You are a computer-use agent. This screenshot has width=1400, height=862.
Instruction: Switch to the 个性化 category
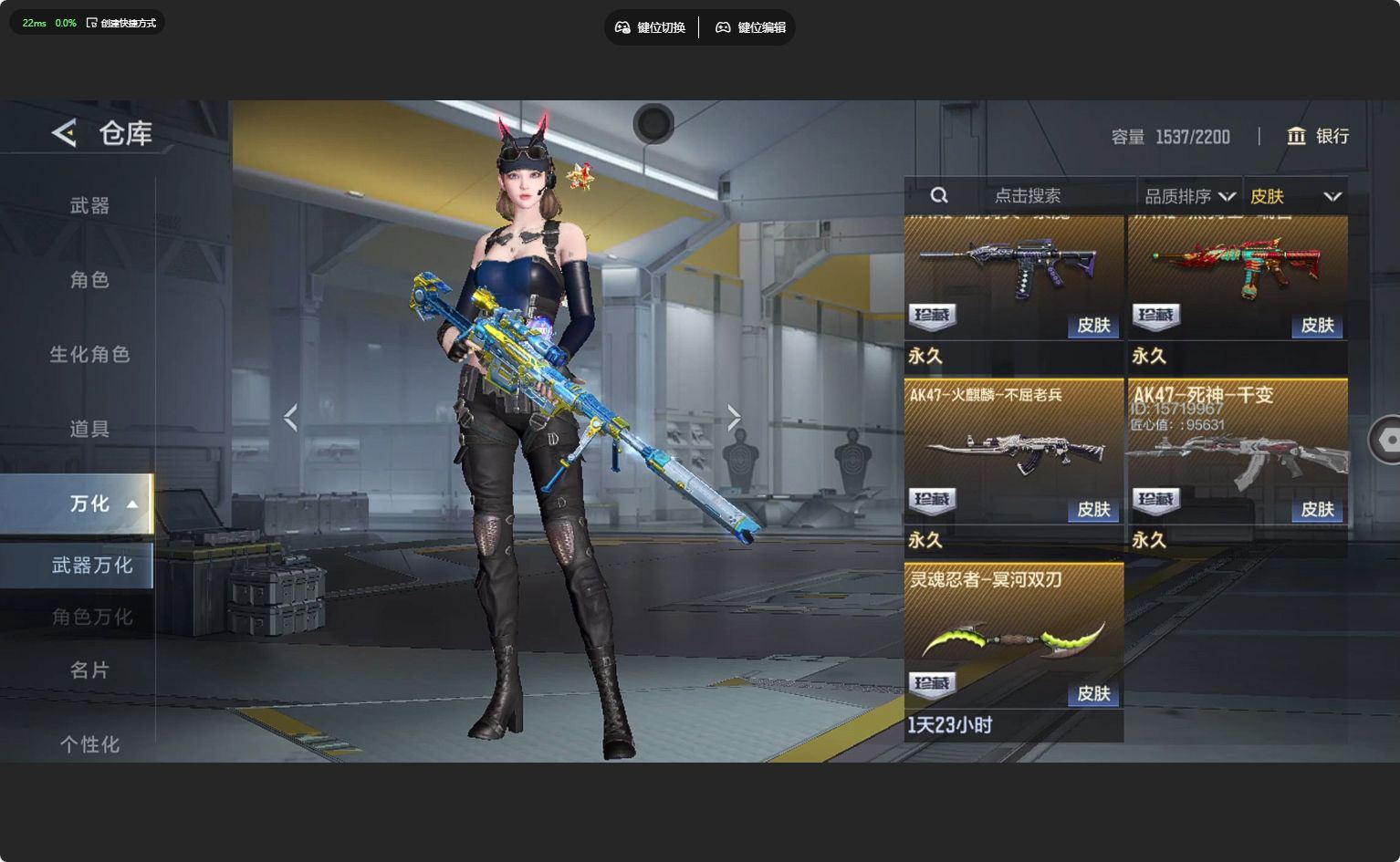(x=89, y=744)
